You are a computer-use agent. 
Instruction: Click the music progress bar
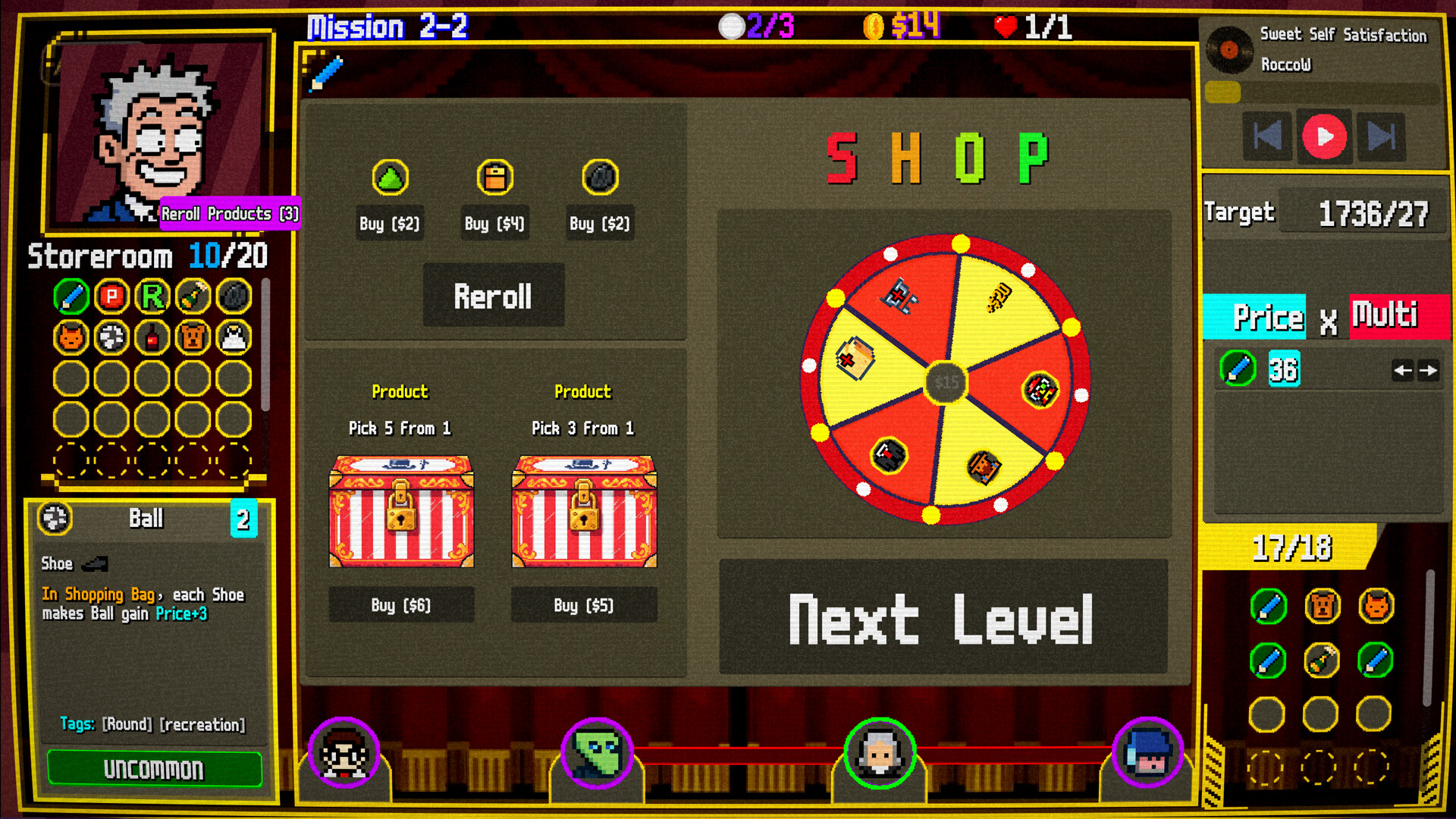coord(1323,93)
